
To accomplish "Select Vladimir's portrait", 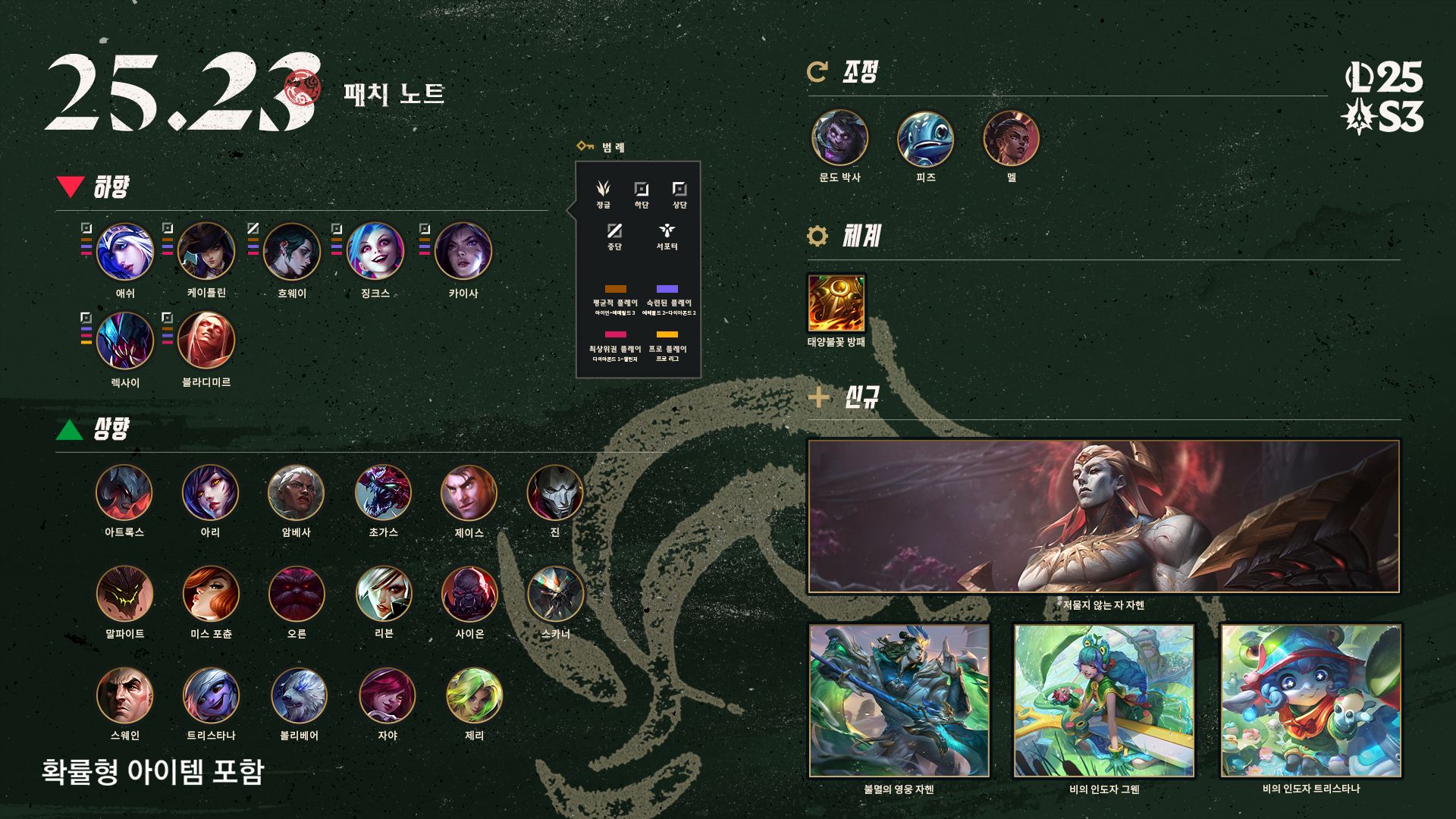I will click(x=206, y=341).
